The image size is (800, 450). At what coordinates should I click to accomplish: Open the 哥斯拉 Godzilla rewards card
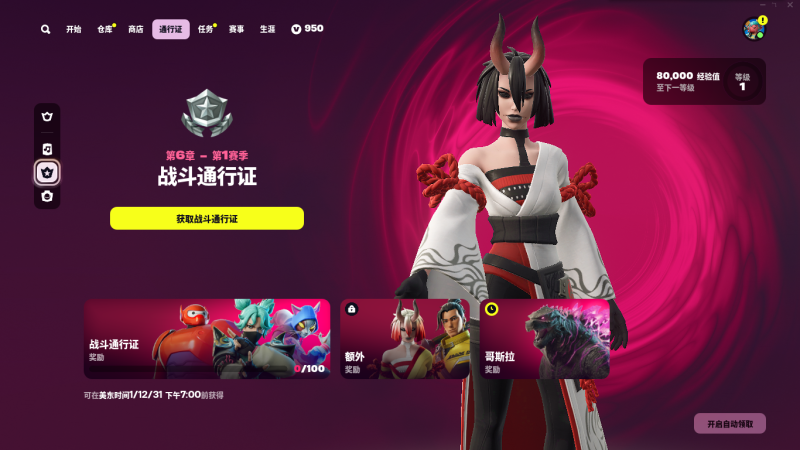tap(545, 339)
